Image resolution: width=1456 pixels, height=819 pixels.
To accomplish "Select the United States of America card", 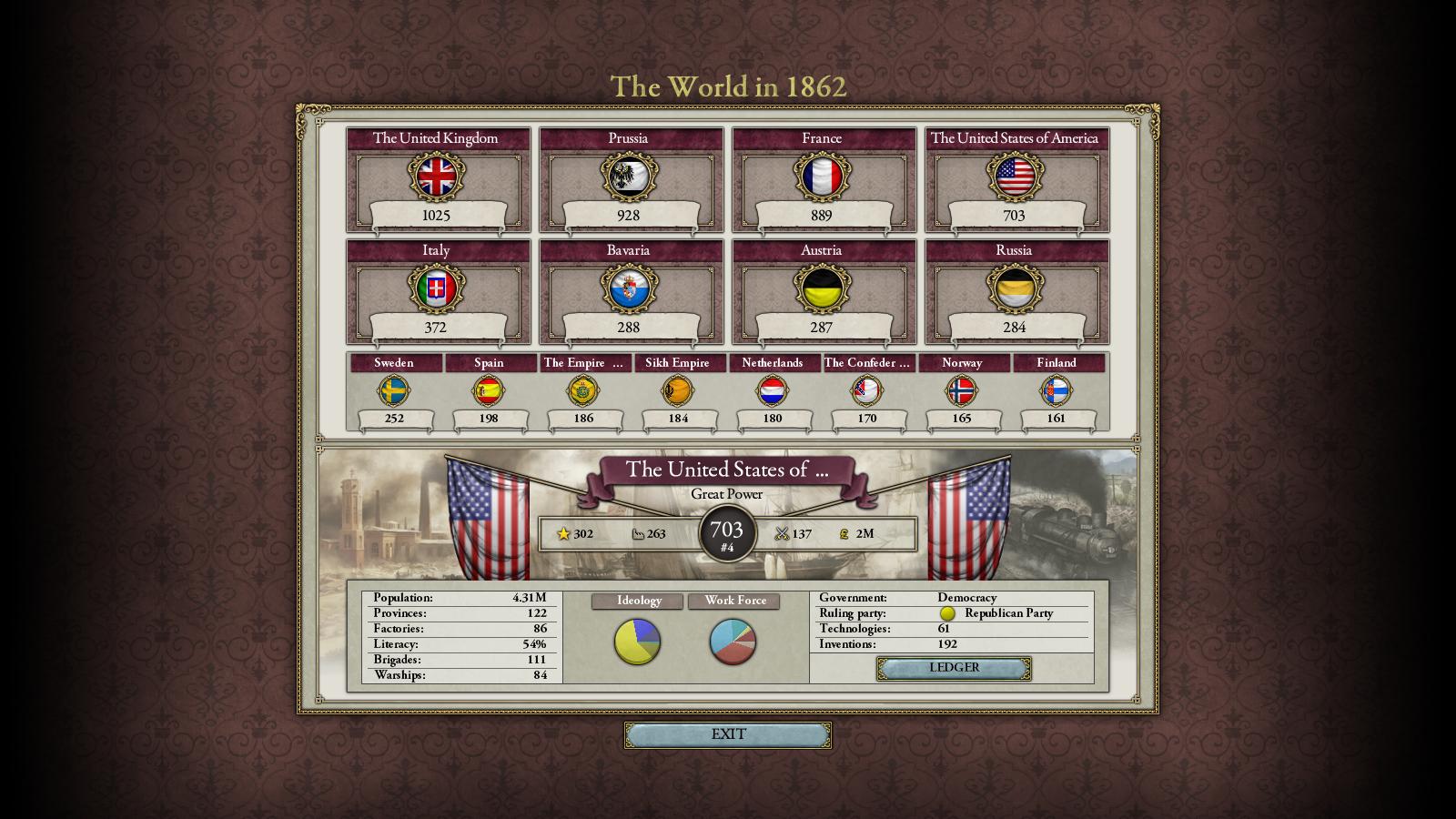I will 1015,177.
